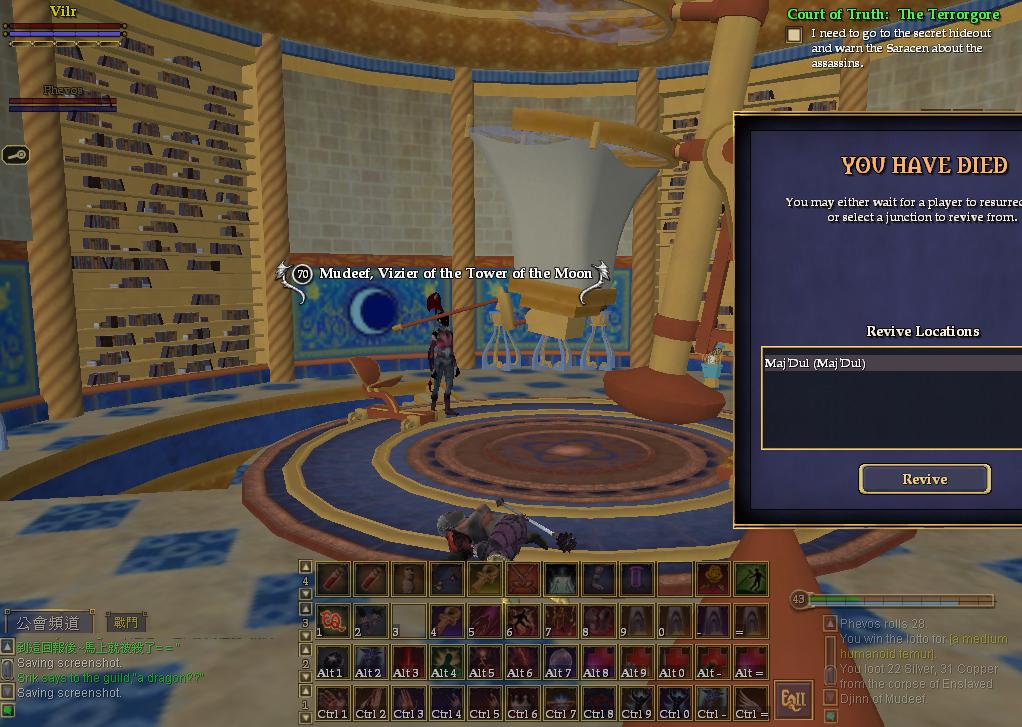Image resolution: width=1022 pixels, height=727 pixels.
Task: Select Maj'Dul revive location
Action: [x=815, y=363]
